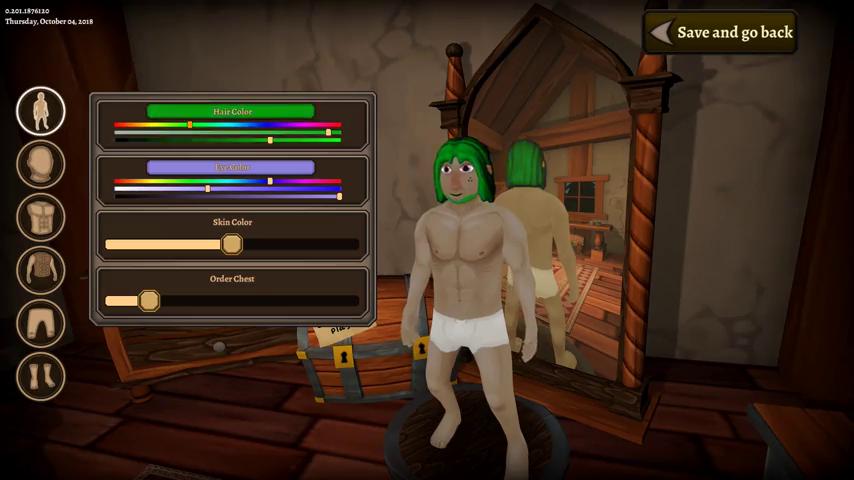This screenshot has height=480, width=854.
Task: Adjust the Skin Color slider
Action: click(232, 244)
